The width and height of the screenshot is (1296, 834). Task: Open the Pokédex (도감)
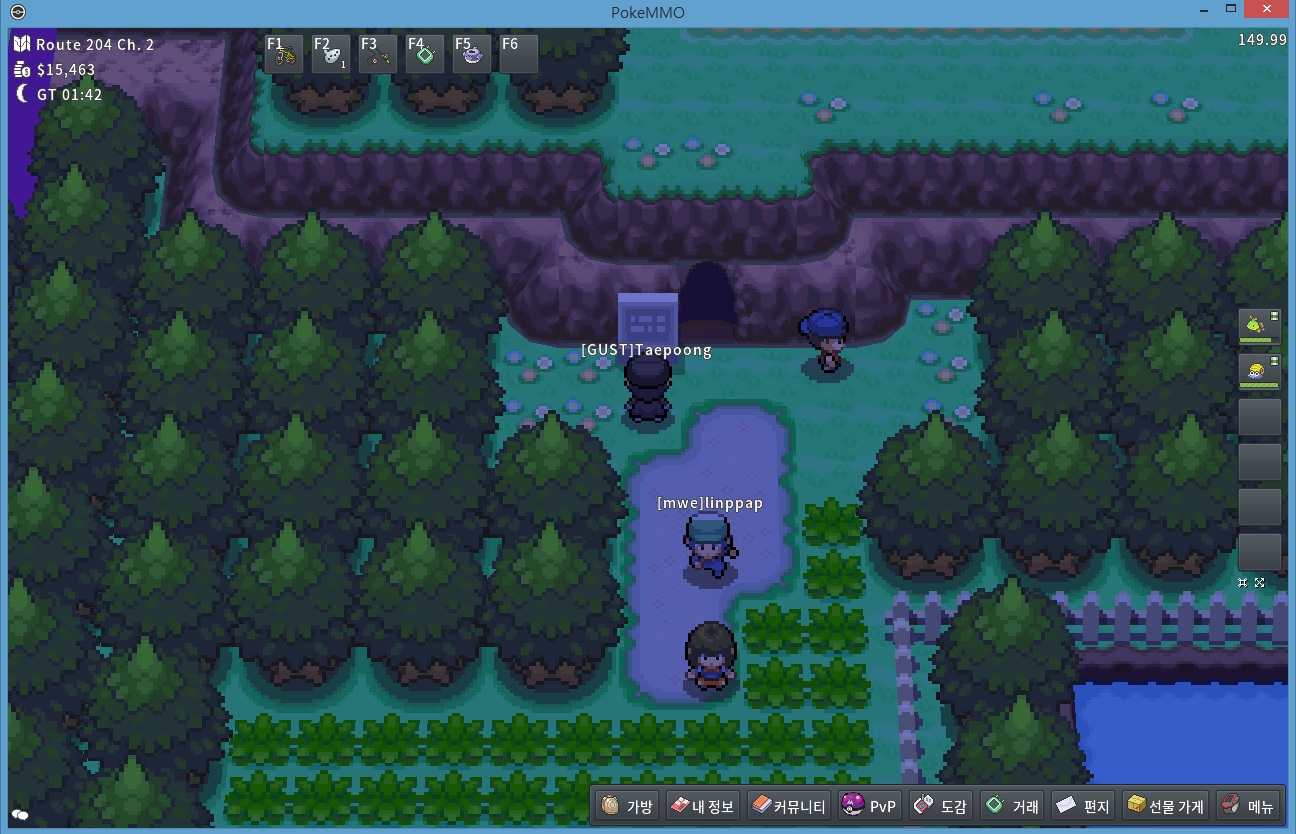point(940,806)
